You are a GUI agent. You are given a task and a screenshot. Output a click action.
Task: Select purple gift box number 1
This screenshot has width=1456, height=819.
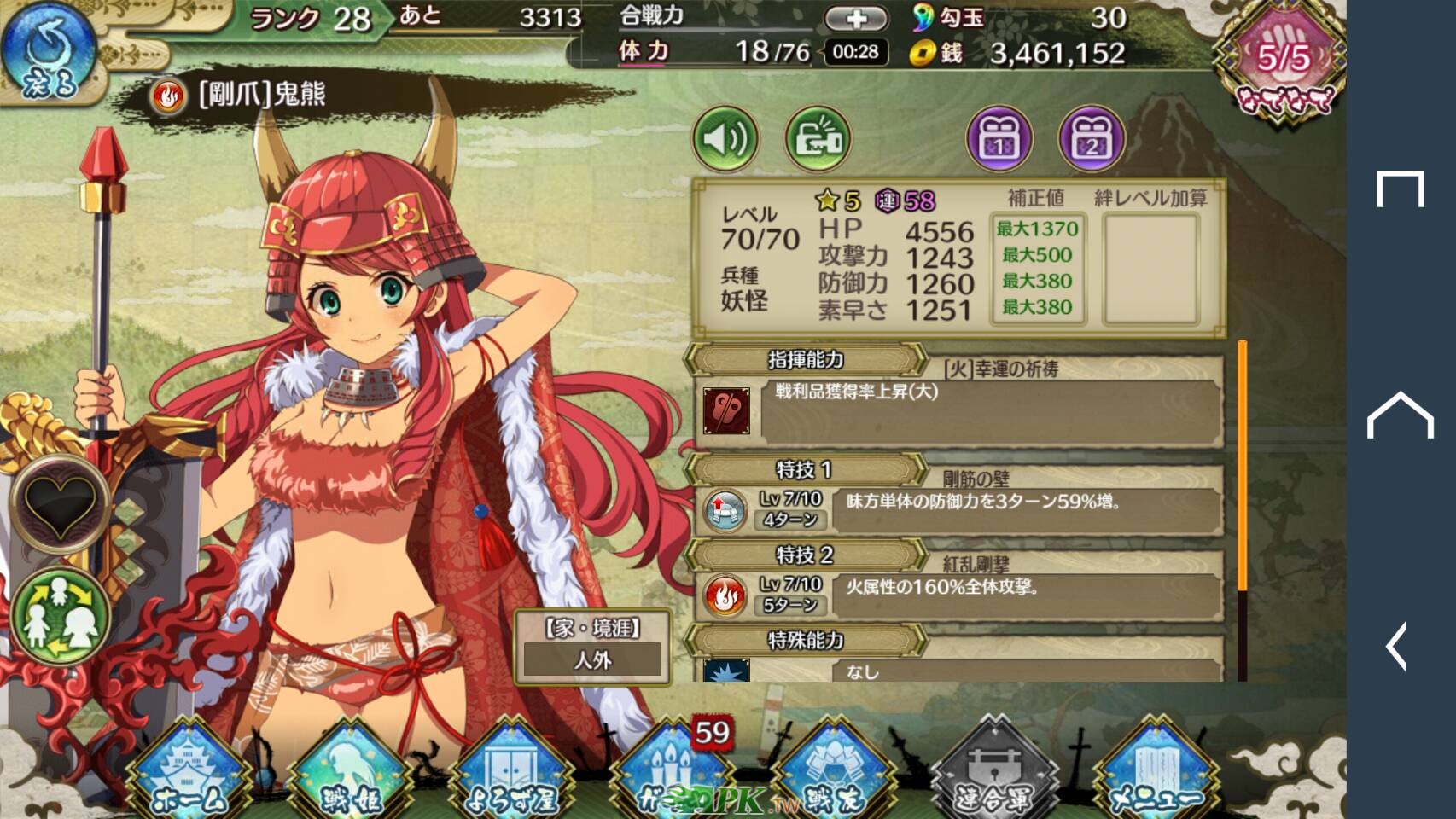(999, 138)
